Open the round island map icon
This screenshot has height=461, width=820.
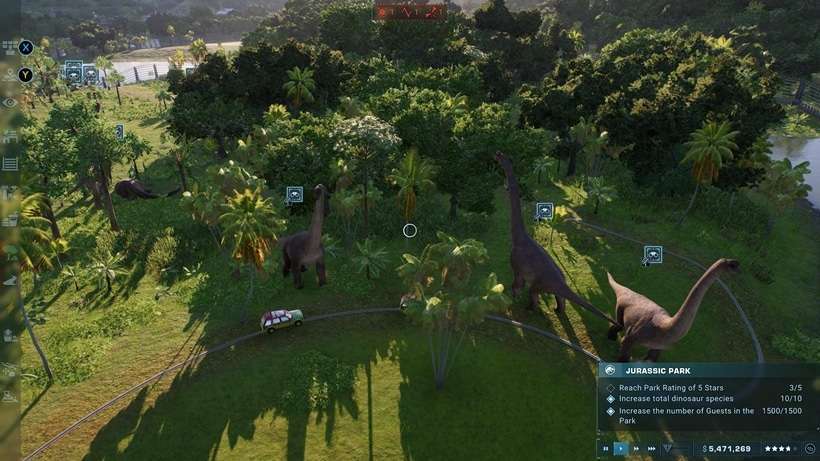coord(809,449)
